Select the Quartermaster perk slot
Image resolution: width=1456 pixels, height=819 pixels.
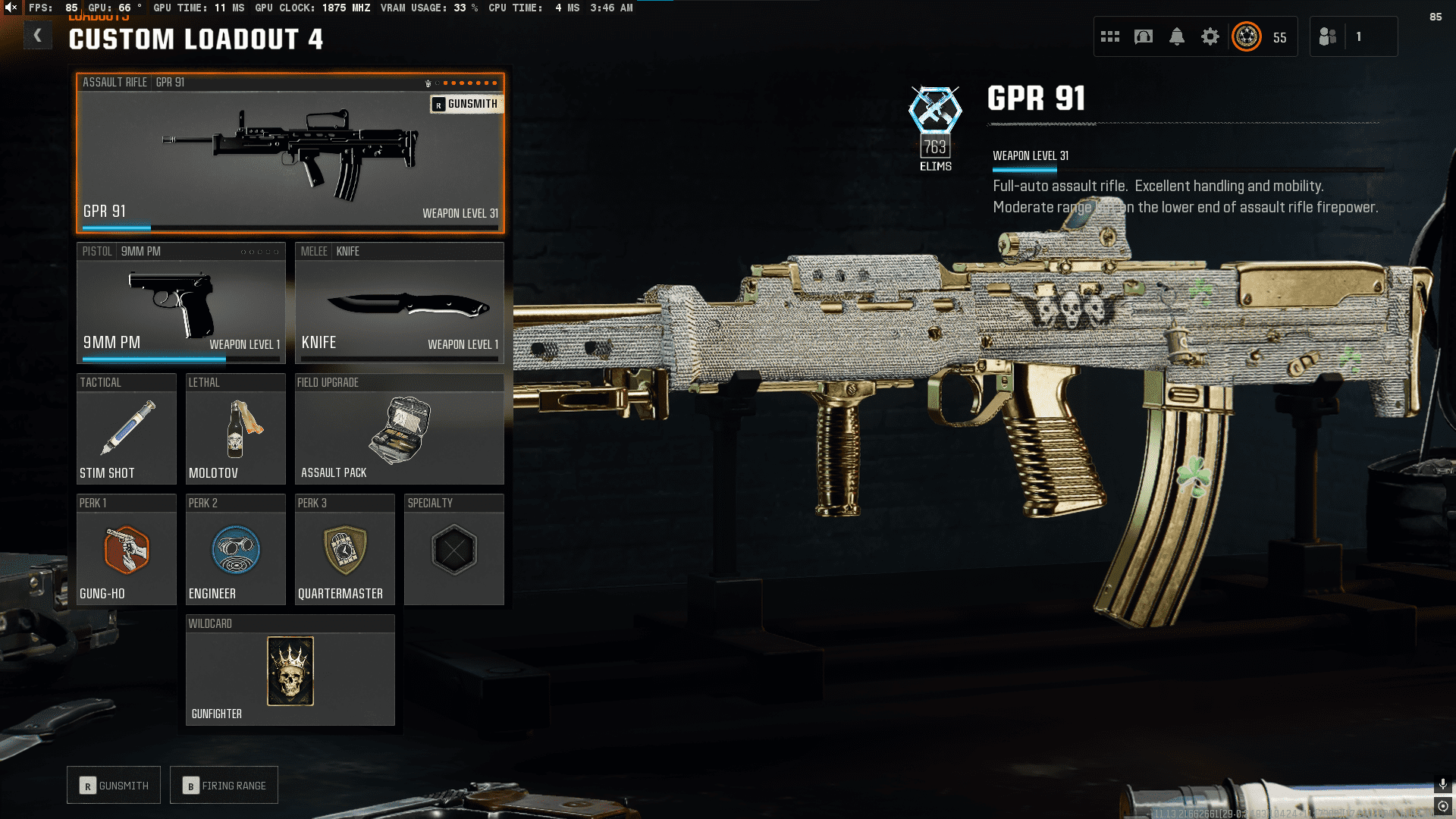344,550
